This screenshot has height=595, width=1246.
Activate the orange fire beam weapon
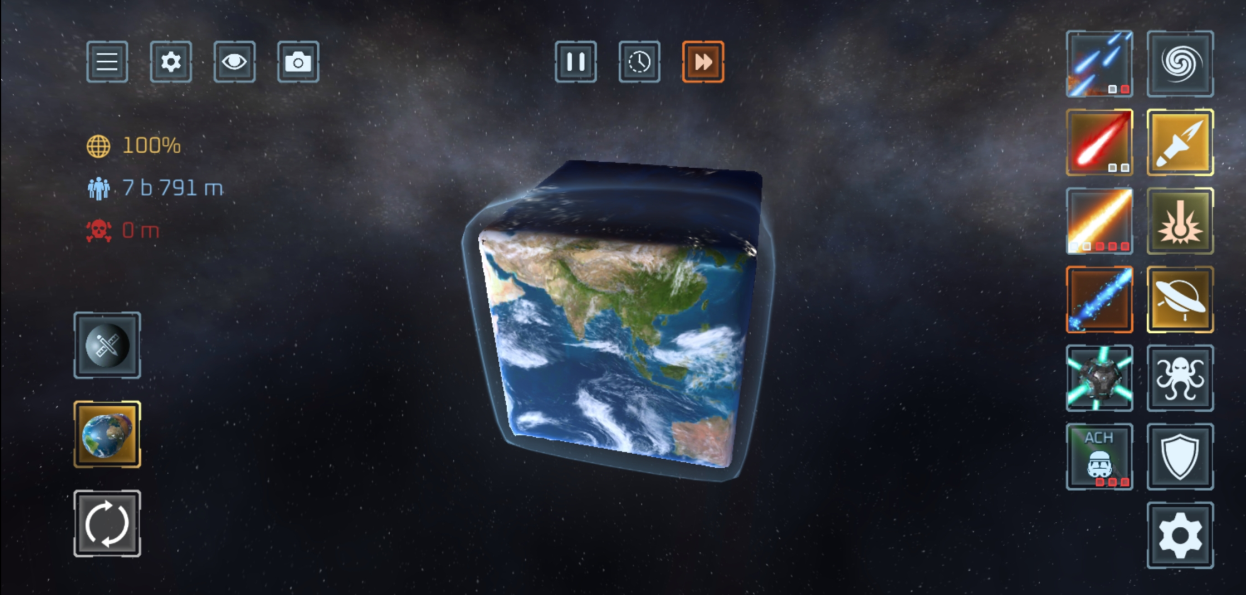click(1099, 221)
